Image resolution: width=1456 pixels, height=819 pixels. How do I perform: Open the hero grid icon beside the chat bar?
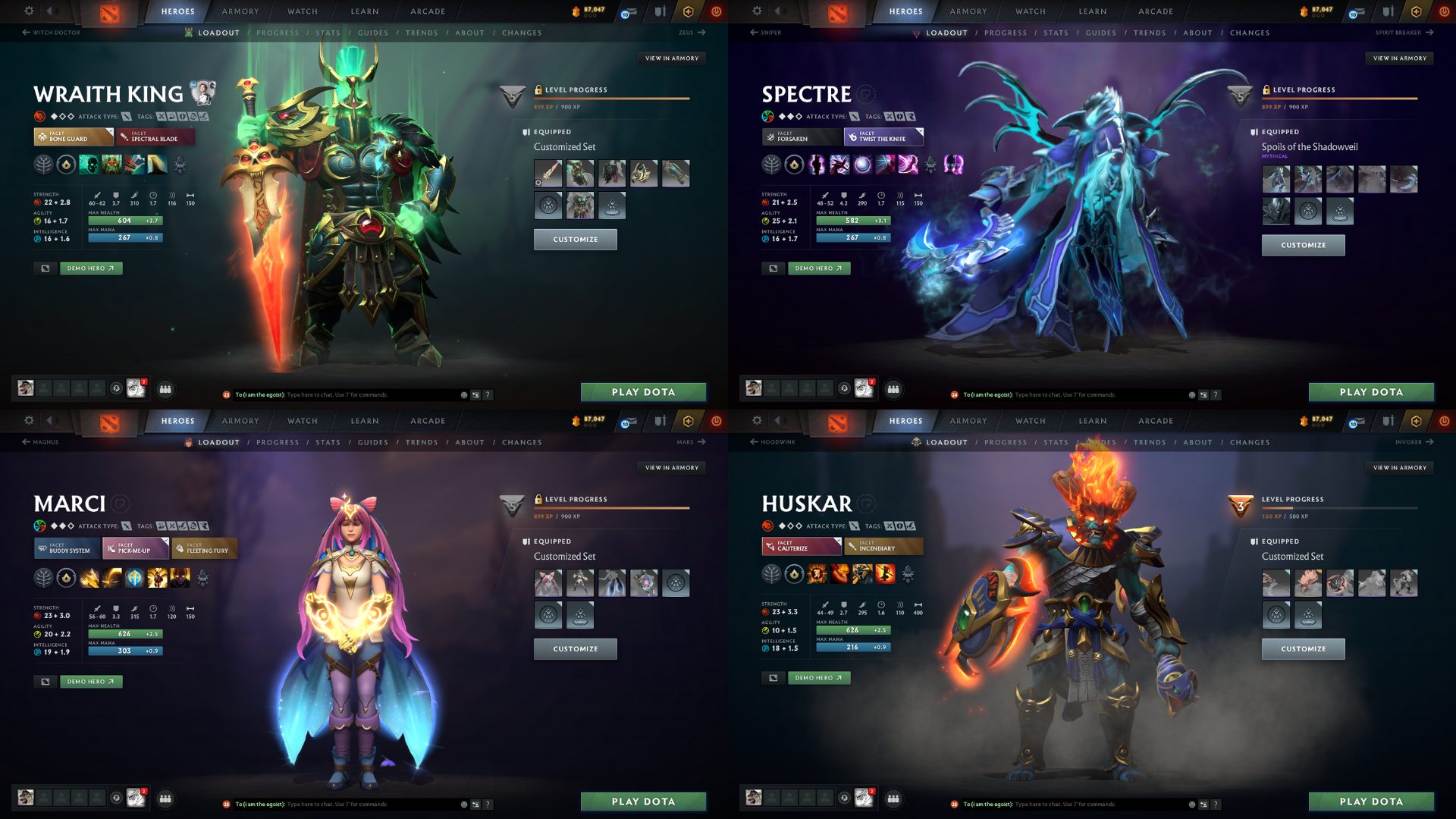tap(165, 389)
